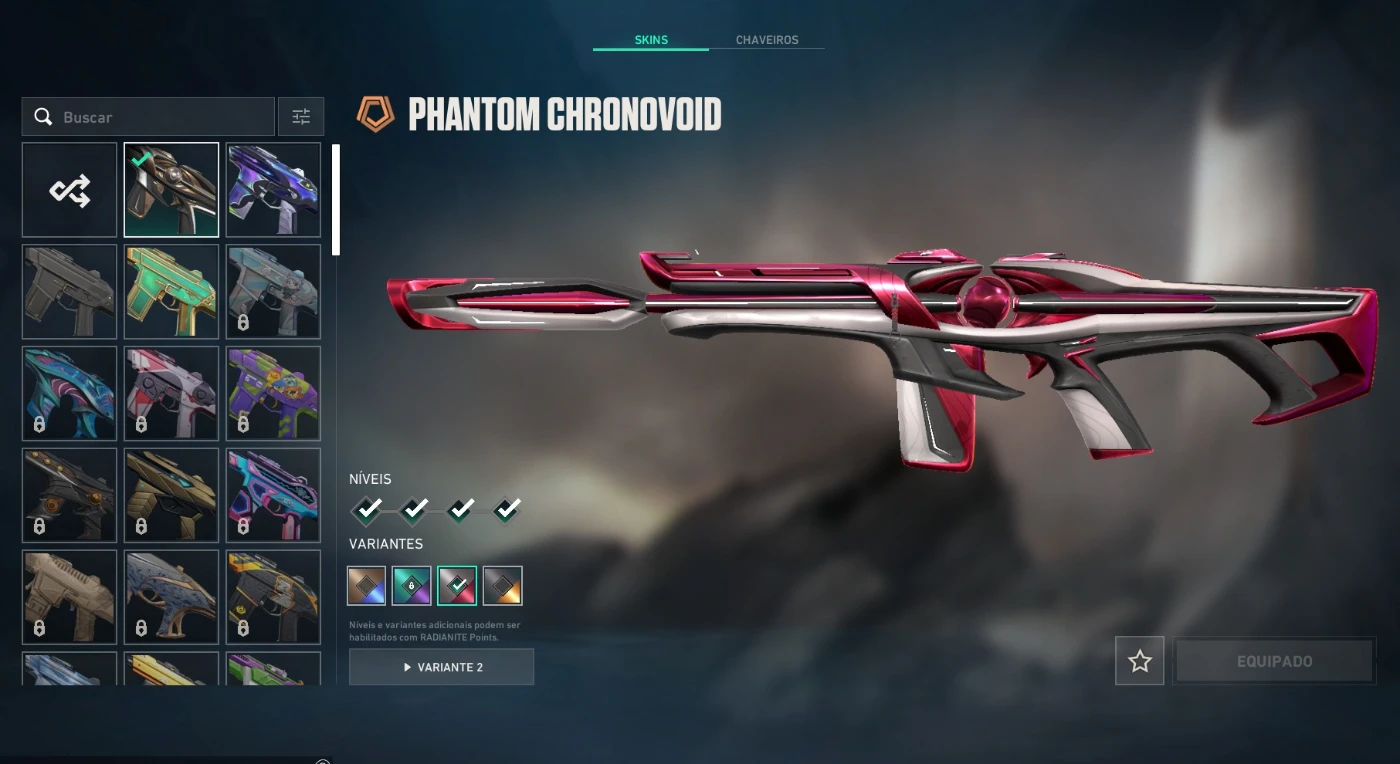Select the equipped Chronovoid skin thumbnail
The height and width of the screenshot is (764, 1400).
coord(171,190)
